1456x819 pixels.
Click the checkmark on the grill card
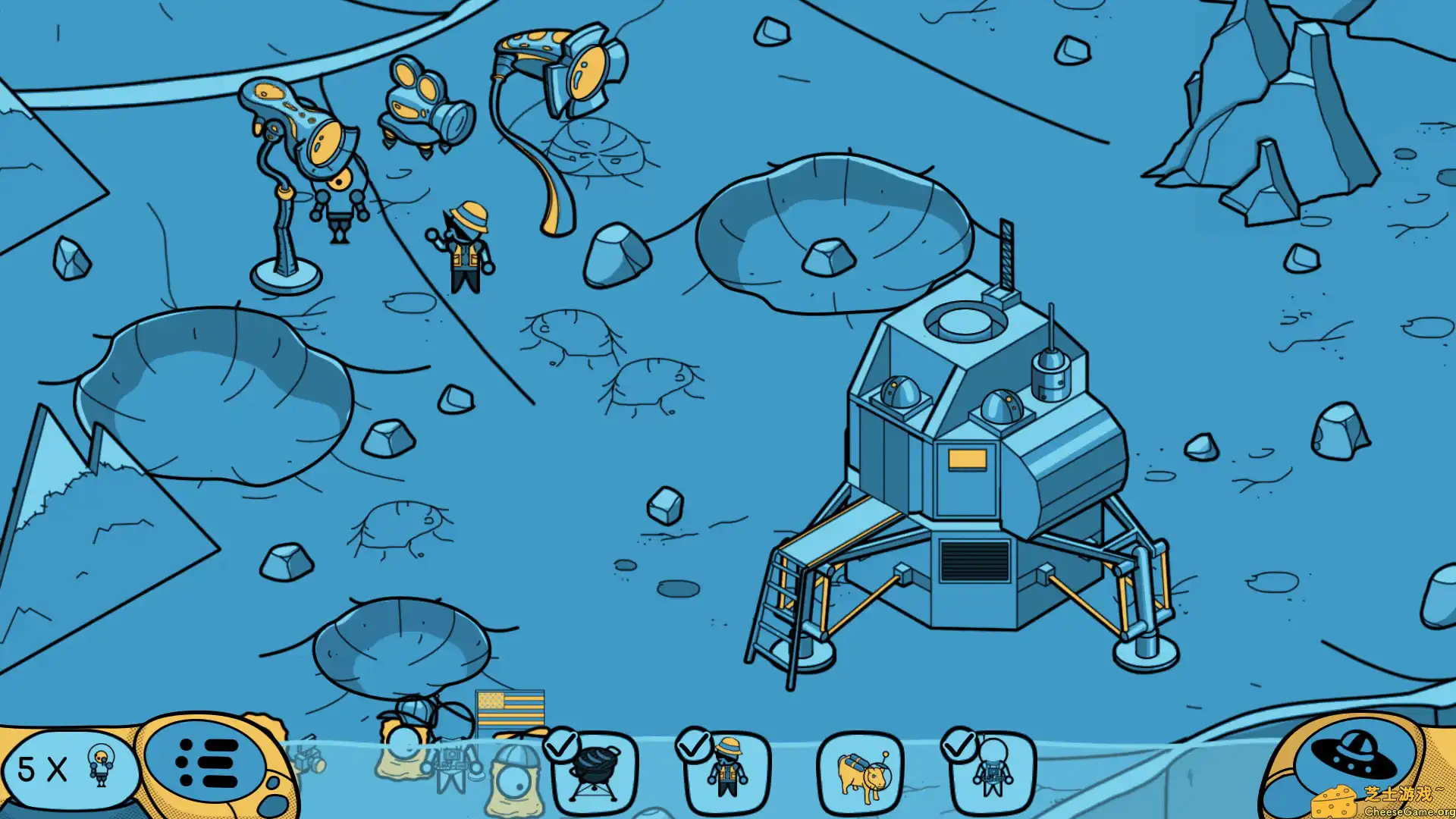click(x=561, y=747)
